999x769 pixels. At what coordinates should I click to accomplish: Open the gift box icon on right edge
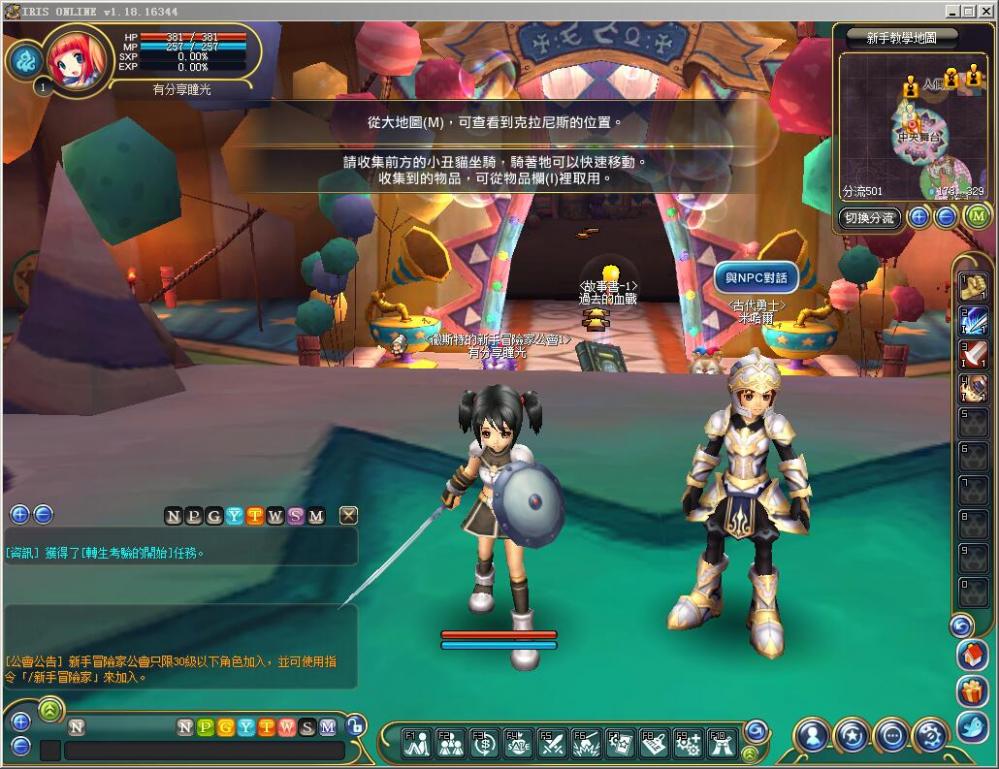pos(972,691)
